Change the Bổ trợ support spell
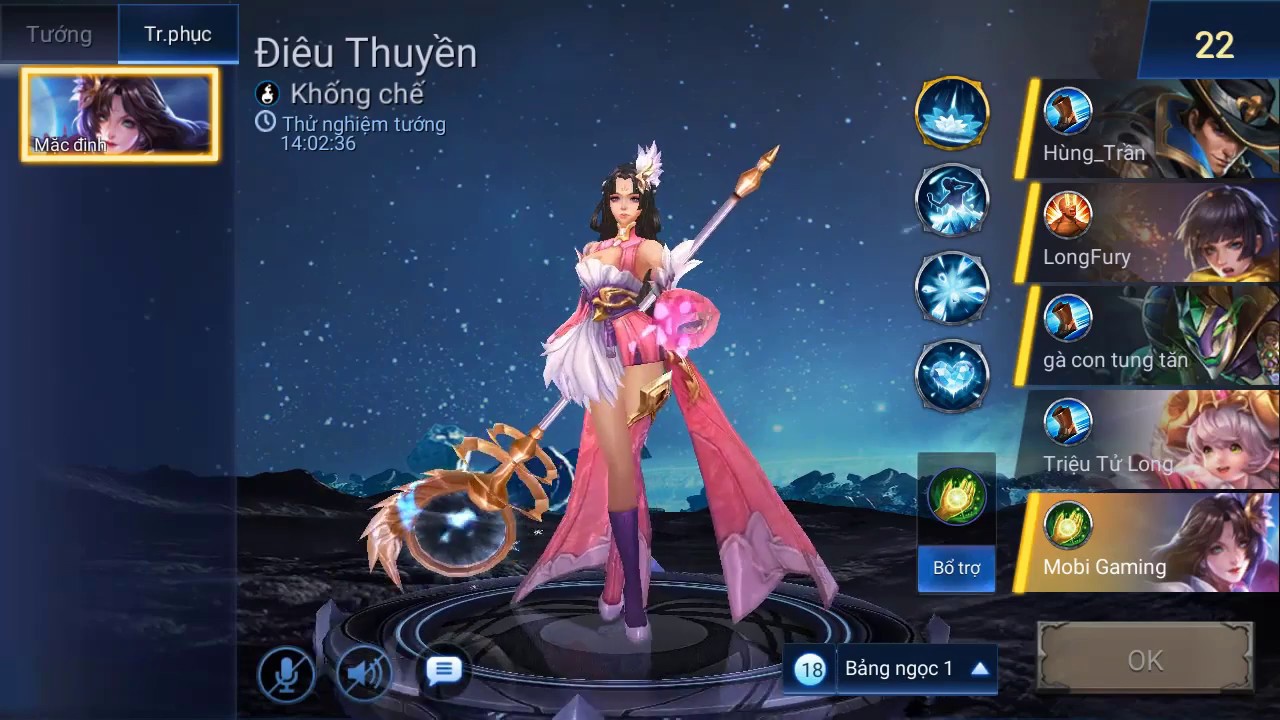 click(x=956, y=522)
